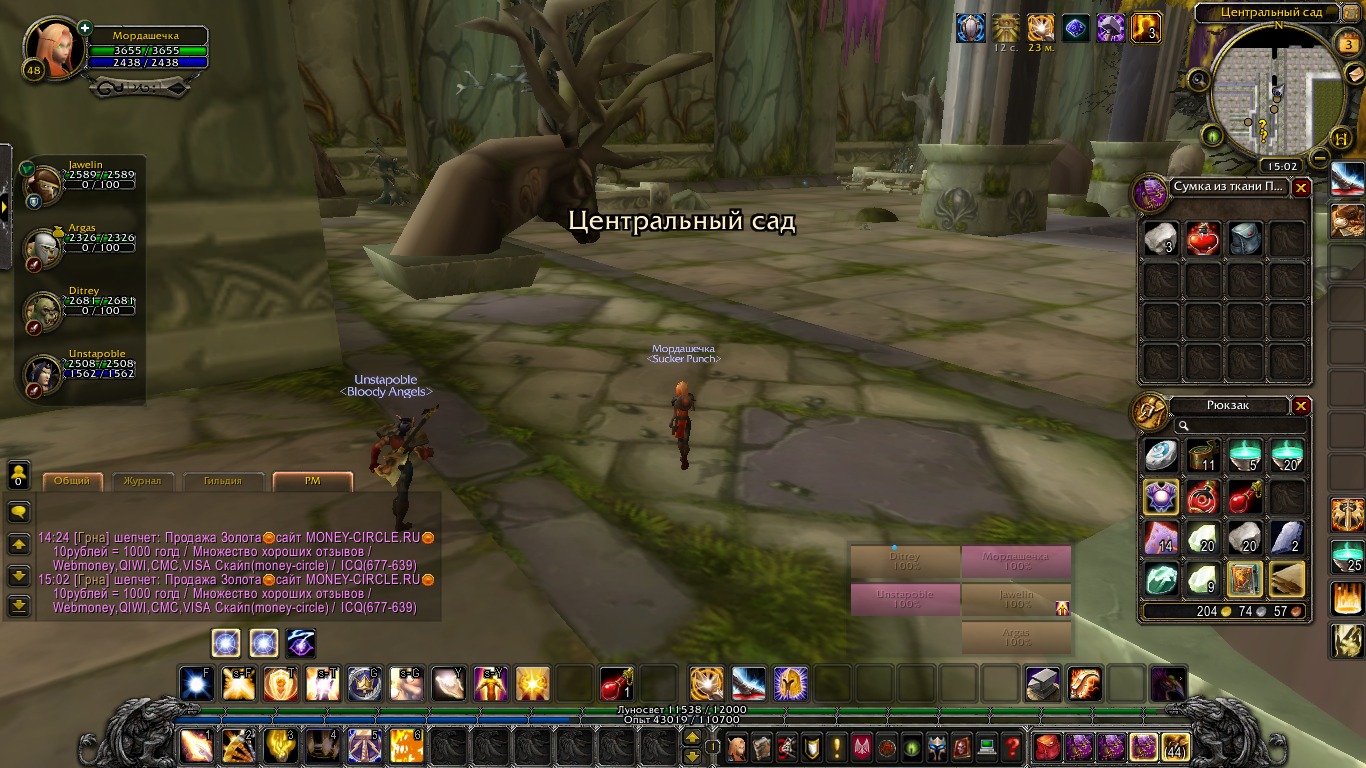Activate the anvil icon ability

[x=1043, y=684]
